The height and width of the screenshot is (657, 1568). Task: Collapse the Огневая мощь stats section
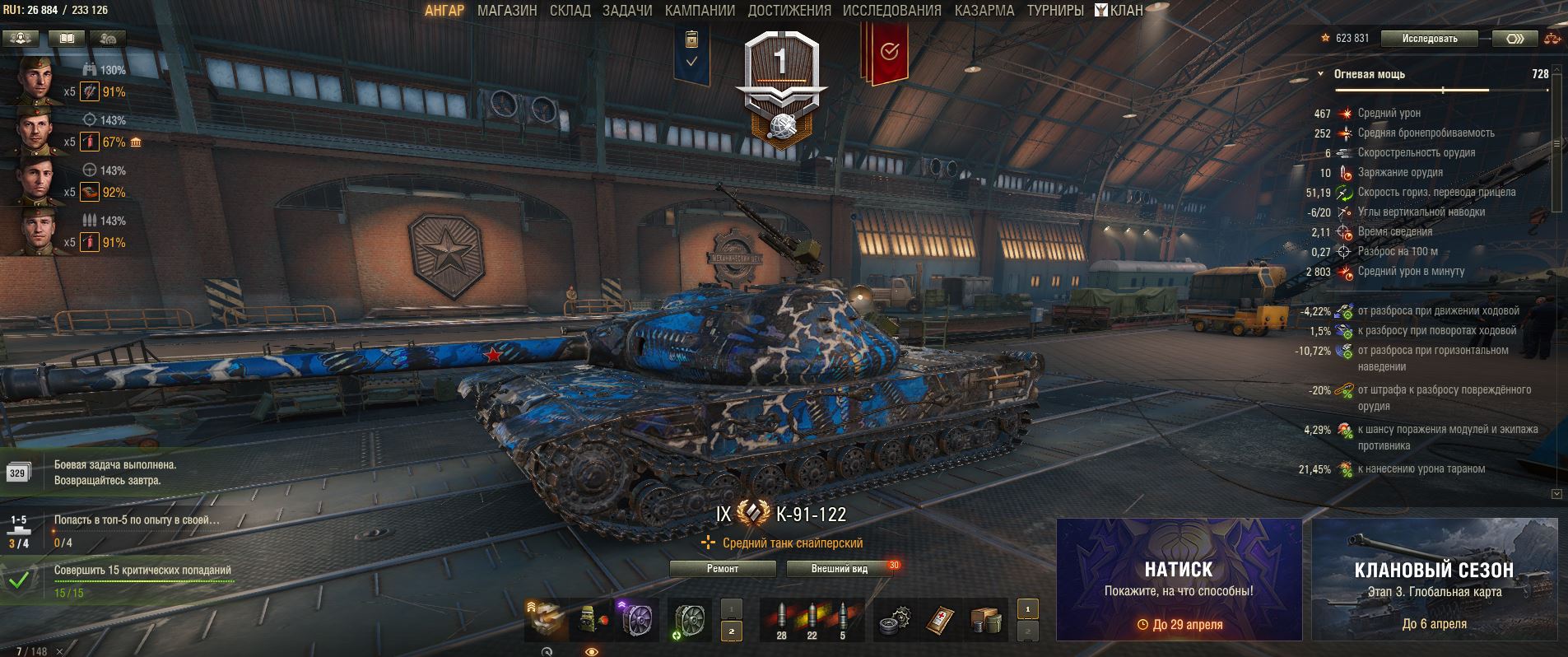(x=1321, y=74)
